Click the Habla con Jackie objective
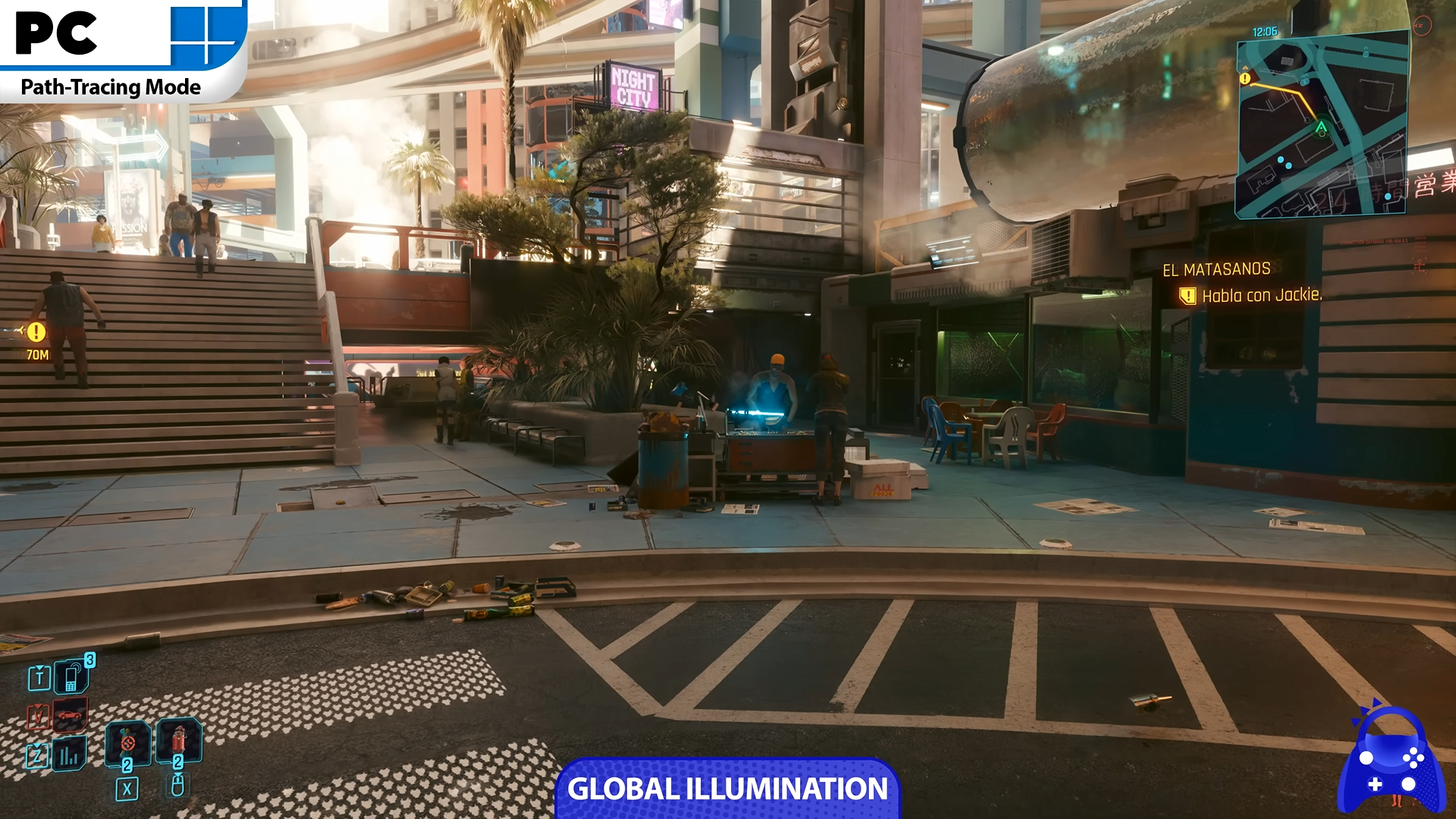 1261,296
